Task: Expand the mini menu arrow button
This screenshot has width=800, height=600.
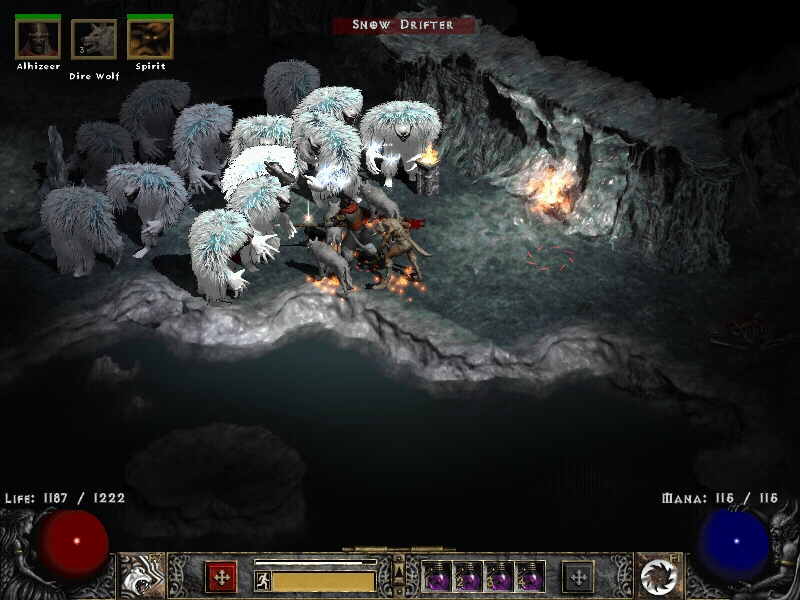Action: 399,571
